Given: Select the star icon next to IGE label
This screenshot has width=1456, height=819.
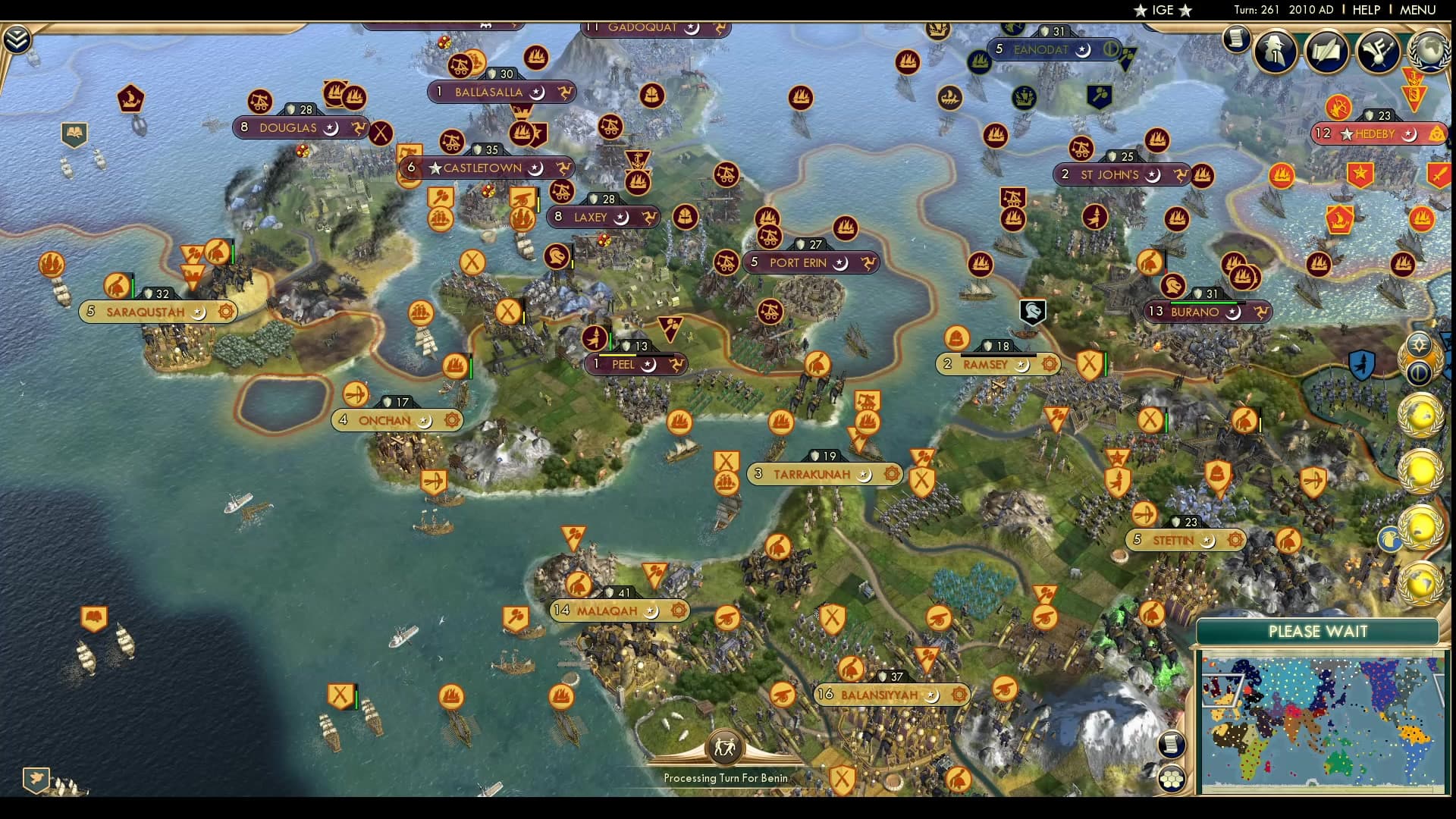Looking at the screenshot, I should coord(1141,11).
